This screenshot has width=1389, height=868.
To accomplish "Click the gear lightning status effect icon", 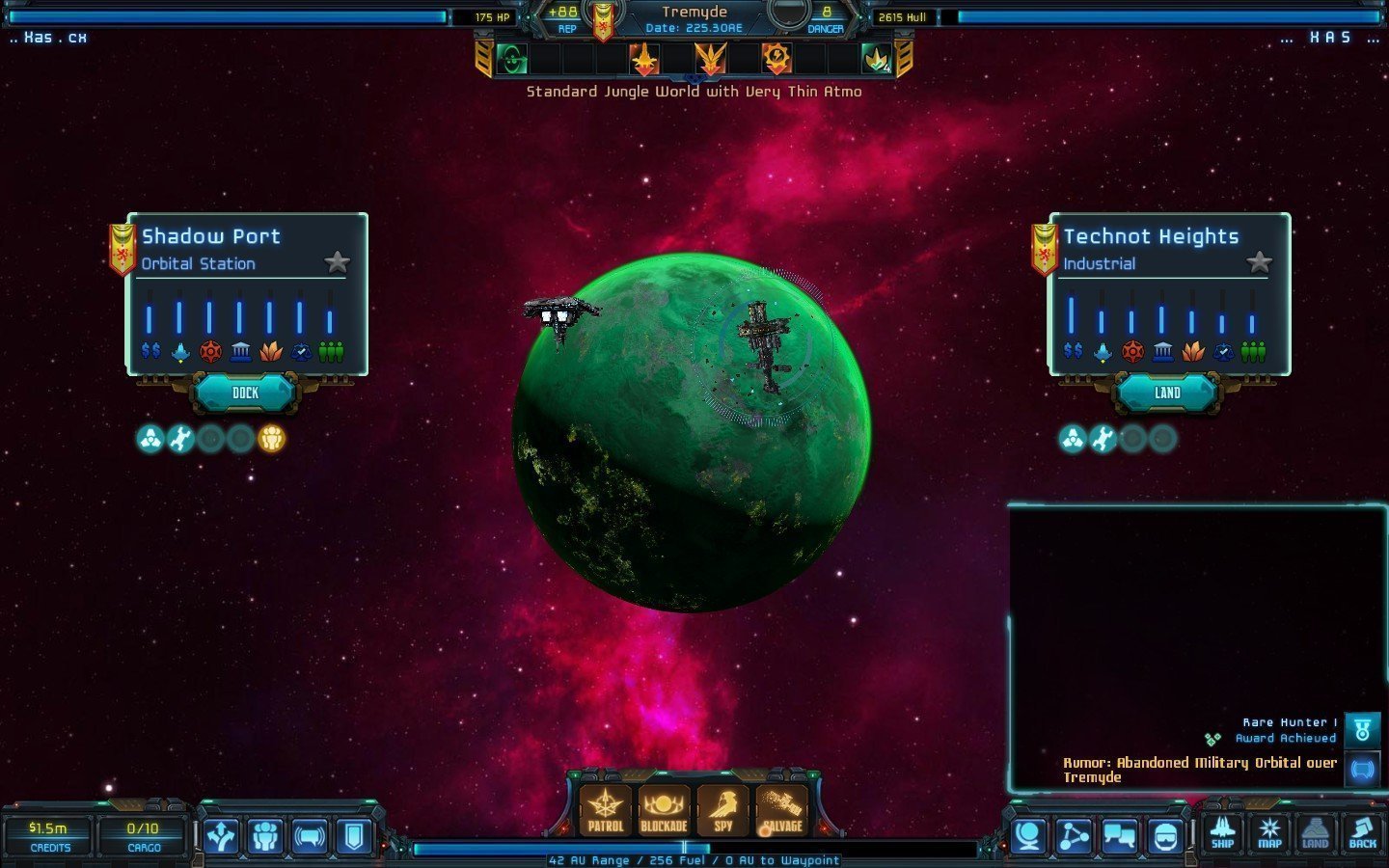I will (x=776, y=59).
